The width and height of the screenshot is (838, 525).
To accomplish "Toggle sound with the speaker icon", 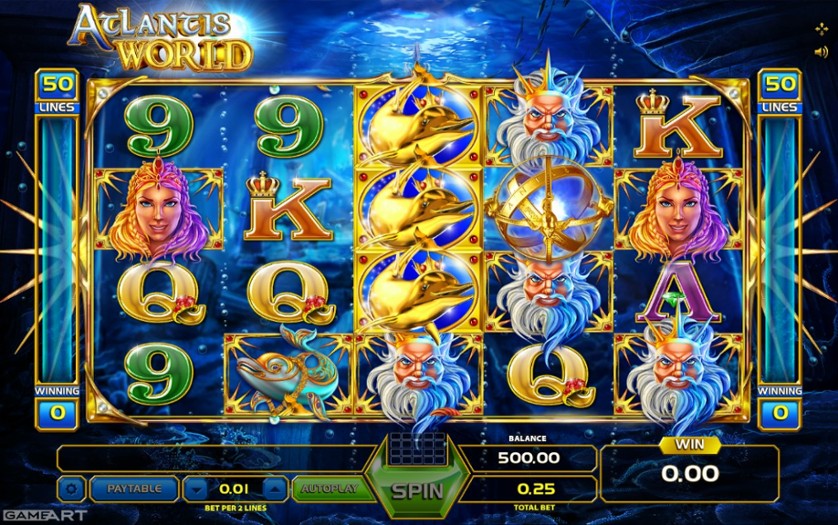I will [x=821, y=51].
